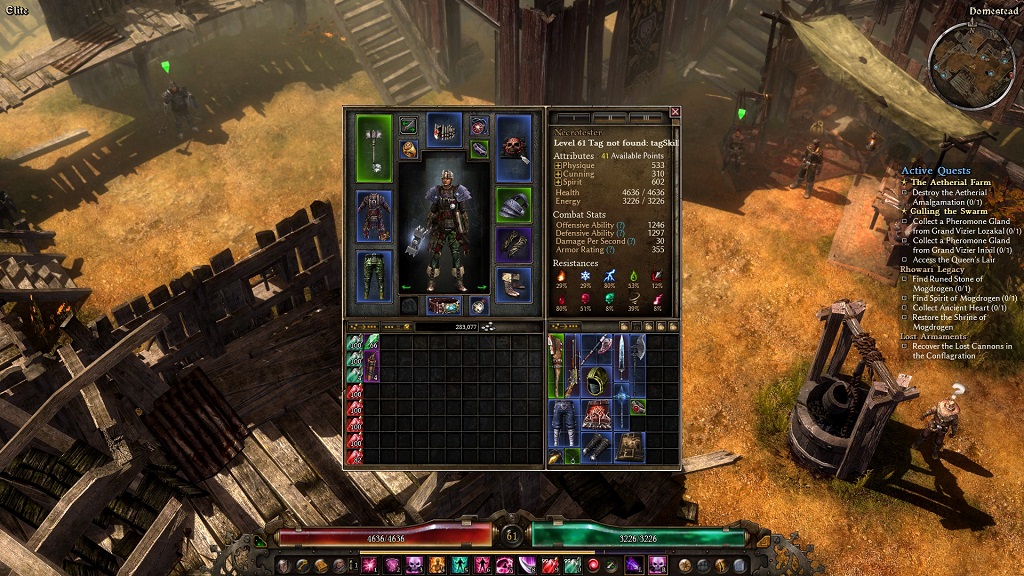Screen dimensions: 1024x576
Task: Select the skull off-hand item slot
Action: click(514, 148)
